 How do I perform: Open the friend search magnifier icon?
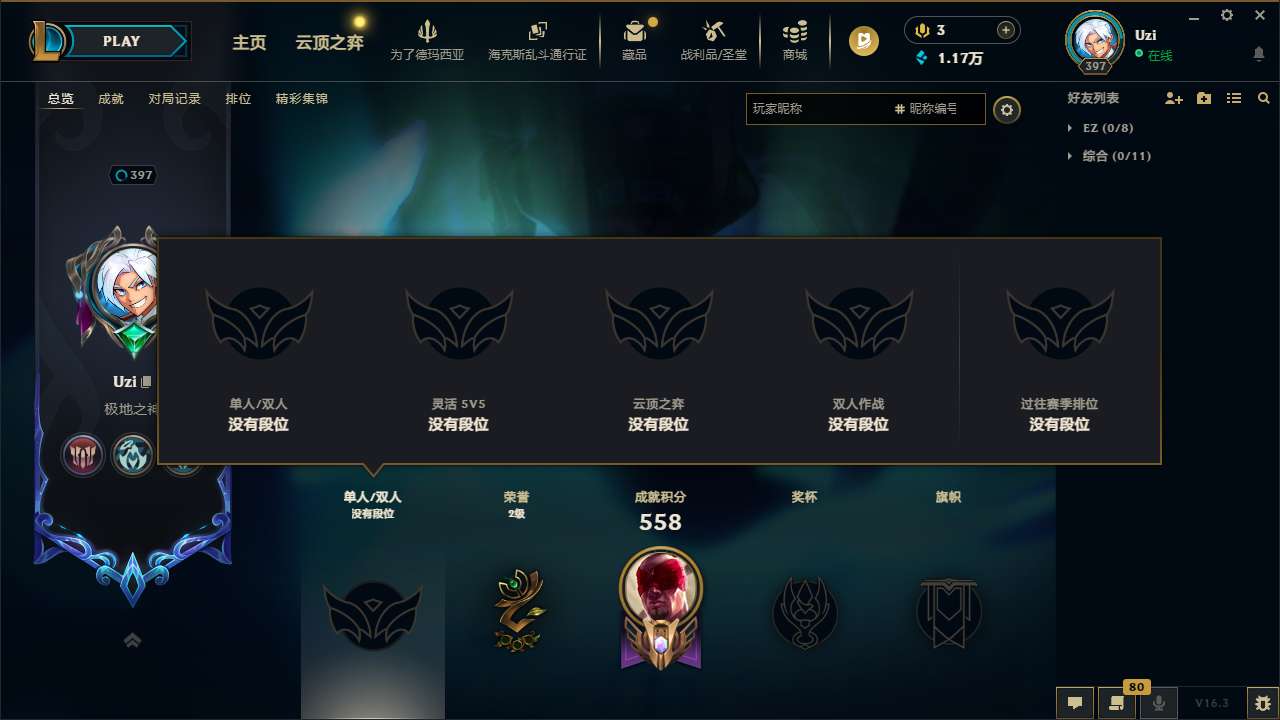tap(1263, 98)
